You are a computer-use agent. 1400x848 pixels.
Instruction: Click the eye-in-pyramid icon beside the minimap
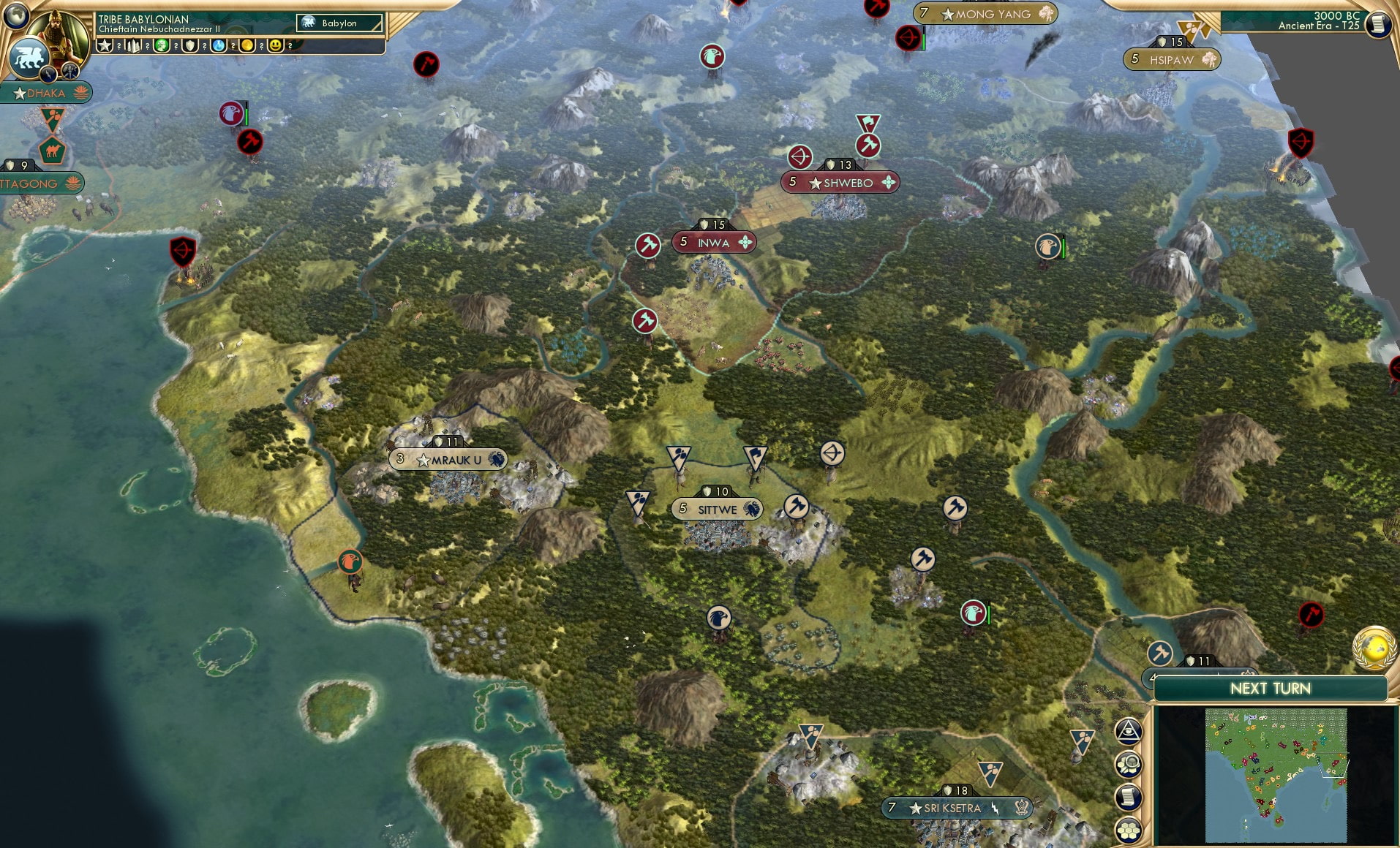point(1129,731)
